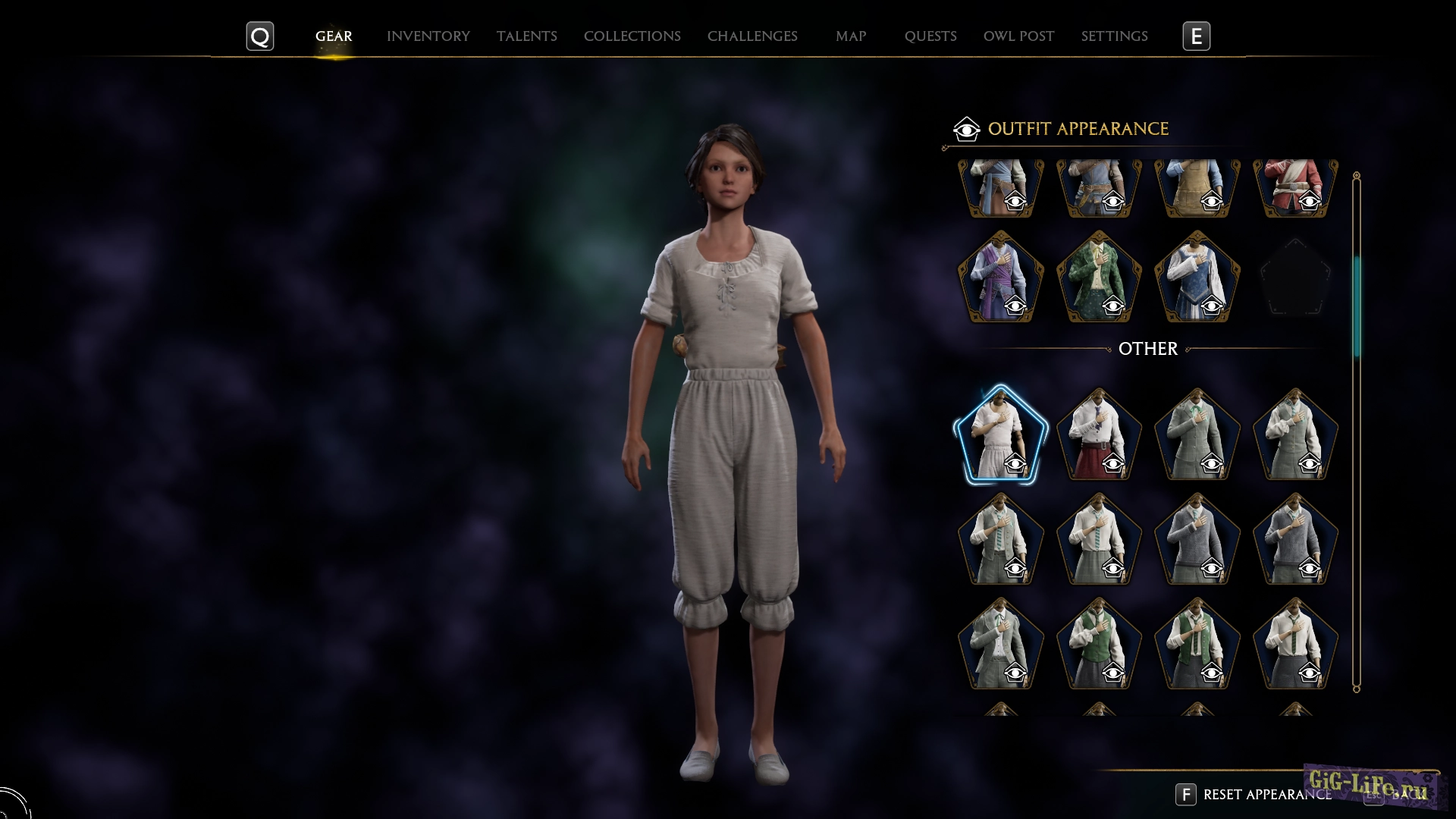The image size is (1456, 819).
Task: Go to the Collections tab
Action: [632, 36]
